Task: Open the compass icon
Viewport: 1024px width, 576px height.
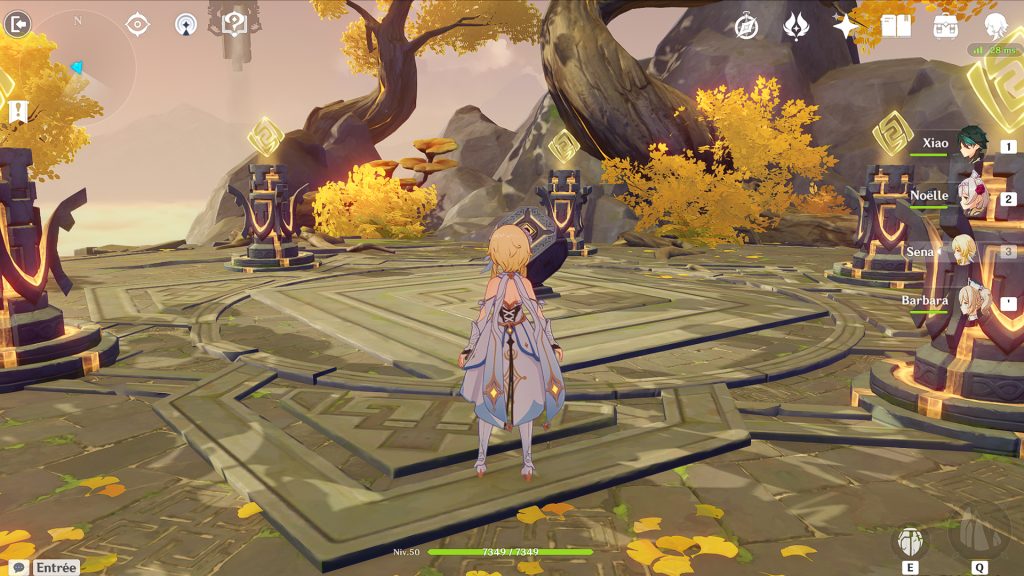Action: [746, 26]
